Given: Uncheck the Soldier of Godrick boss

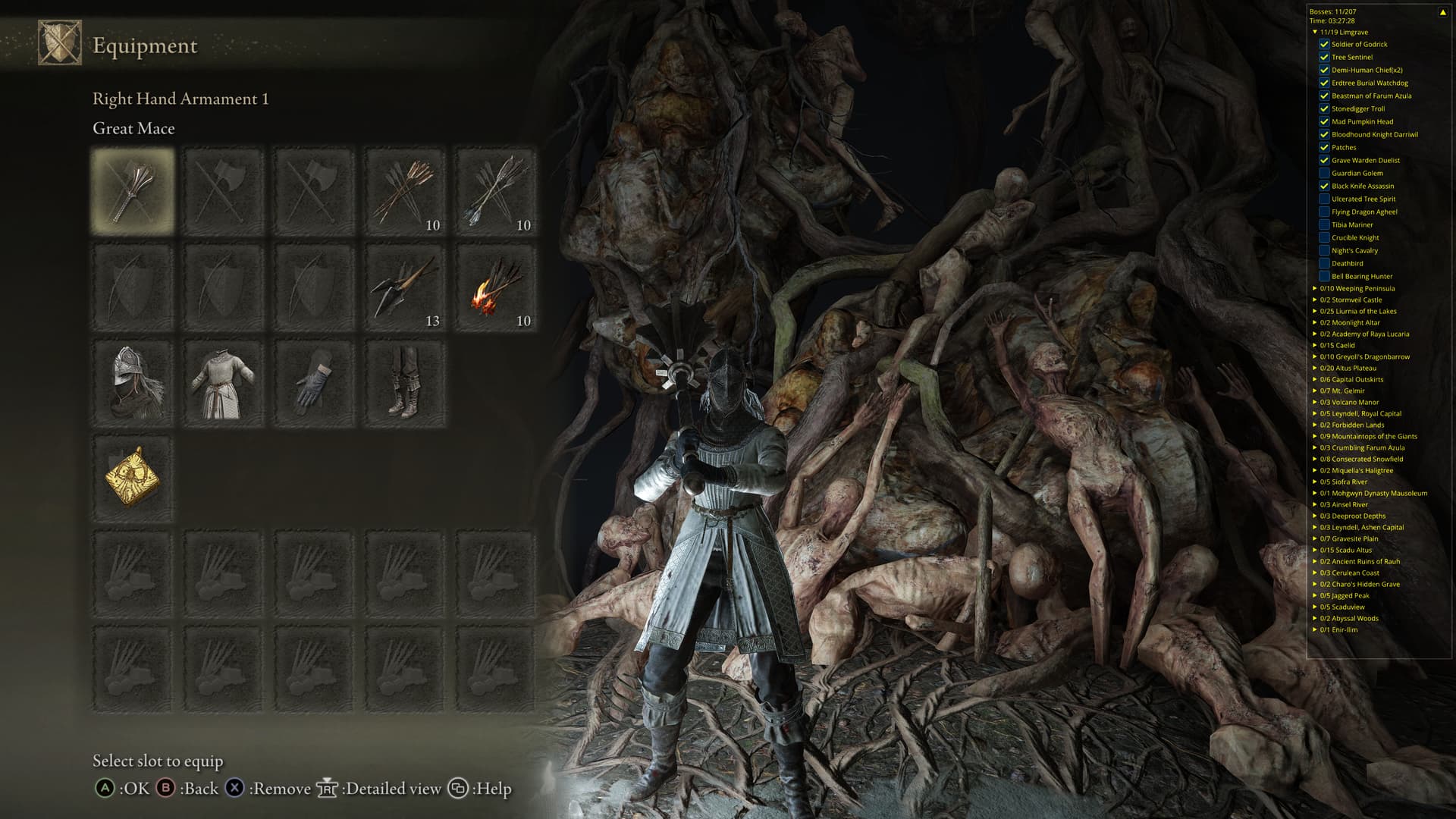Looking at the screenshot, I should 1324,44.
